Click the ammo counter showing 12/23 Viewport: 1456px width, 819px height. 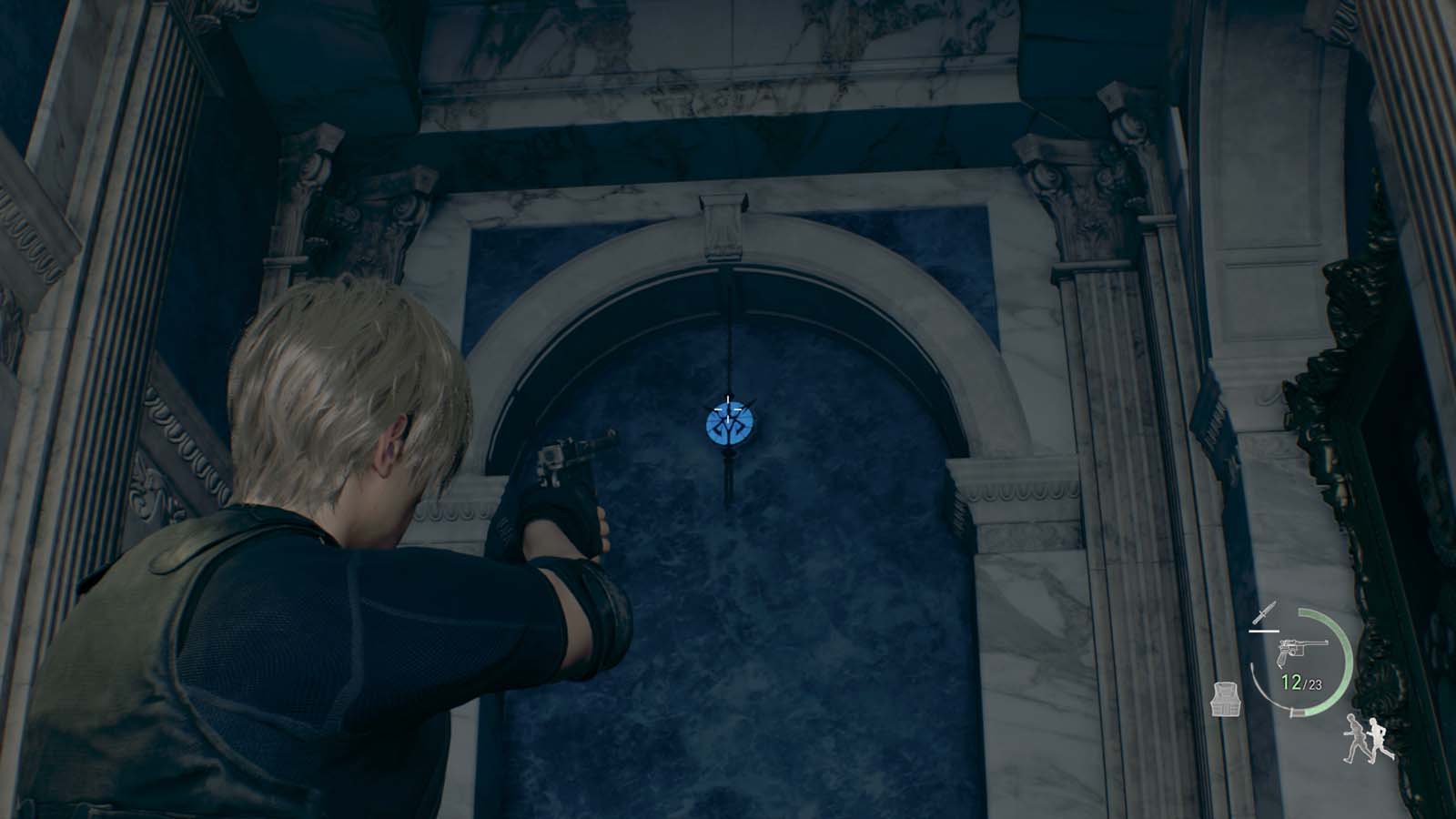(1300, 682)
